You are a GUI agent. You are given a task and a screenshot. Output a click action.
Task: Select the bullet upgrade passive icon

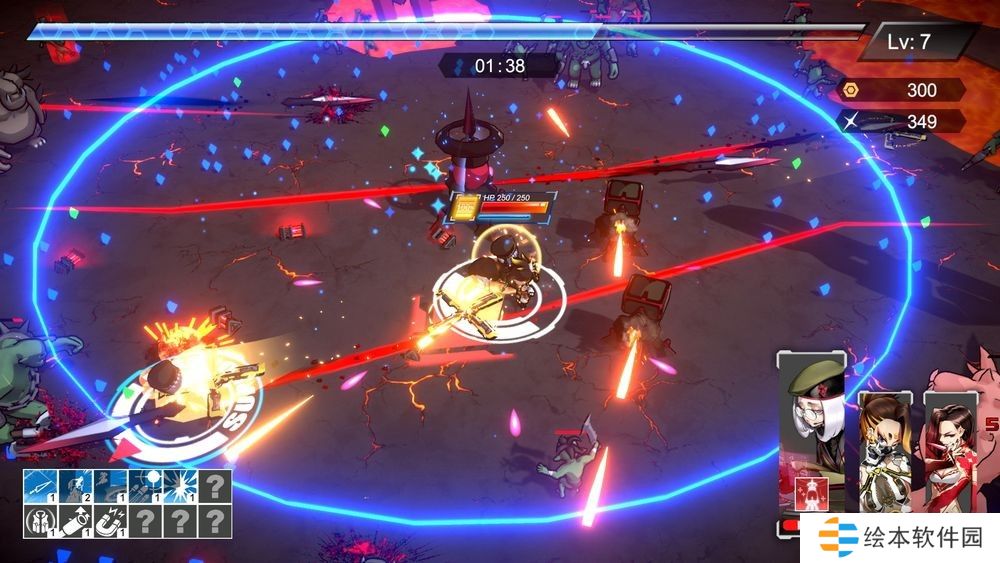74,521
